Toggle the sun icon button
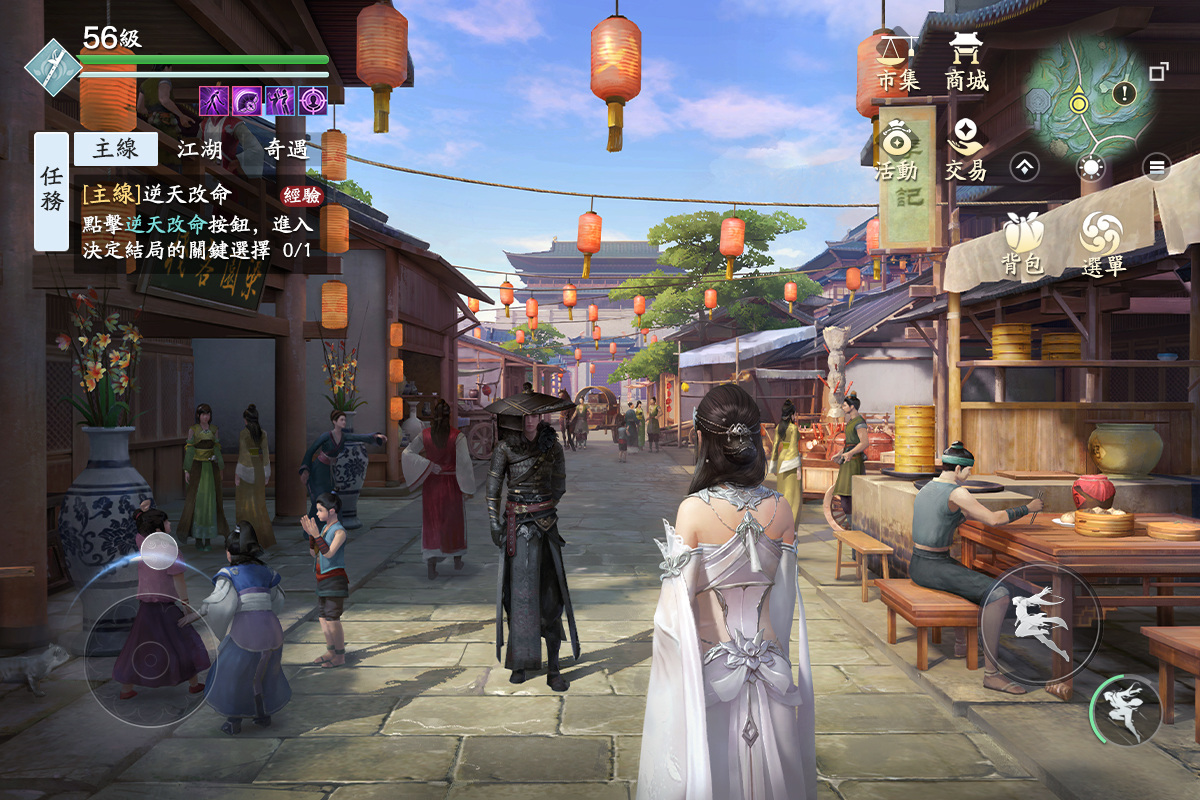1200x800 pixels. coord(1091,167)
